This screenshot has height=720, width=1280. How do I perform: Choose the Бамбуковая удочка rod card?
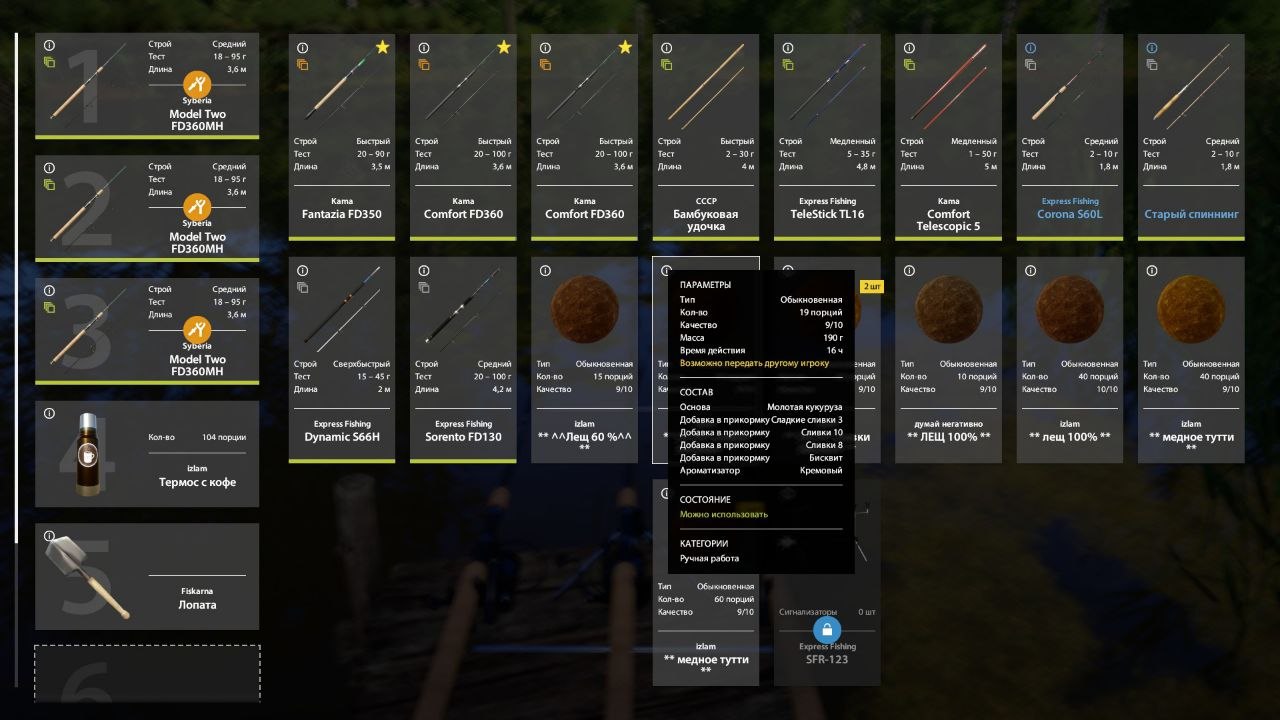tap(705, 137)
